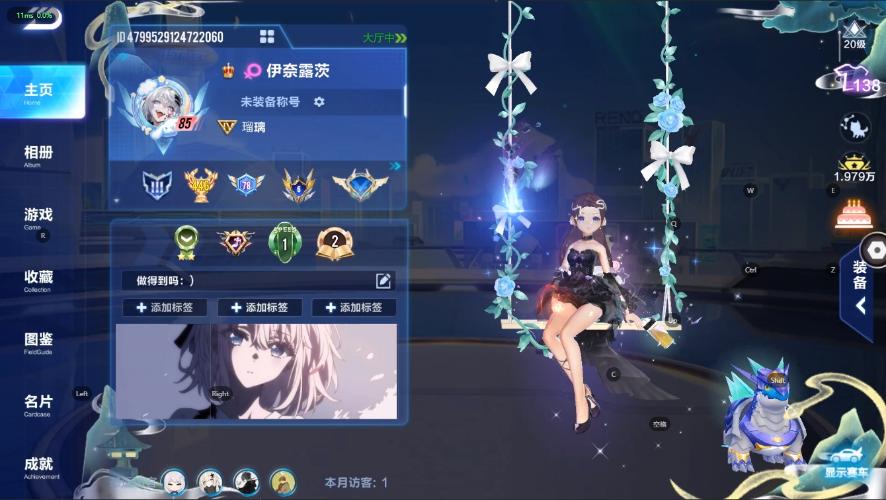Click the player avatar portrait
886x500 pixels.
[x=160, y=106]
